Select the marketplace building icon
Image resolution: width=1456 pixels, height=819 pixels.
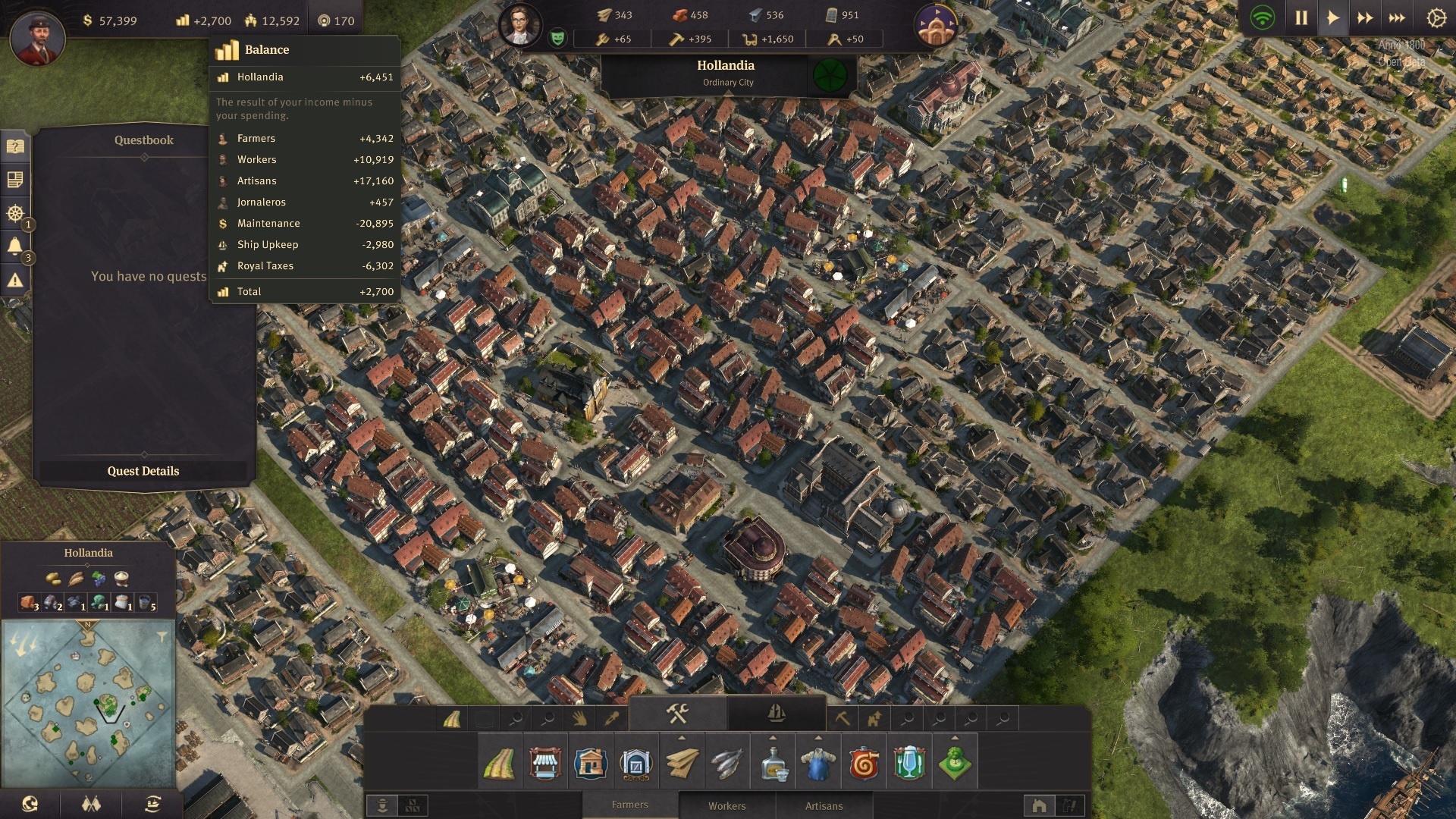pyautogui.click(x=544, y=763)
